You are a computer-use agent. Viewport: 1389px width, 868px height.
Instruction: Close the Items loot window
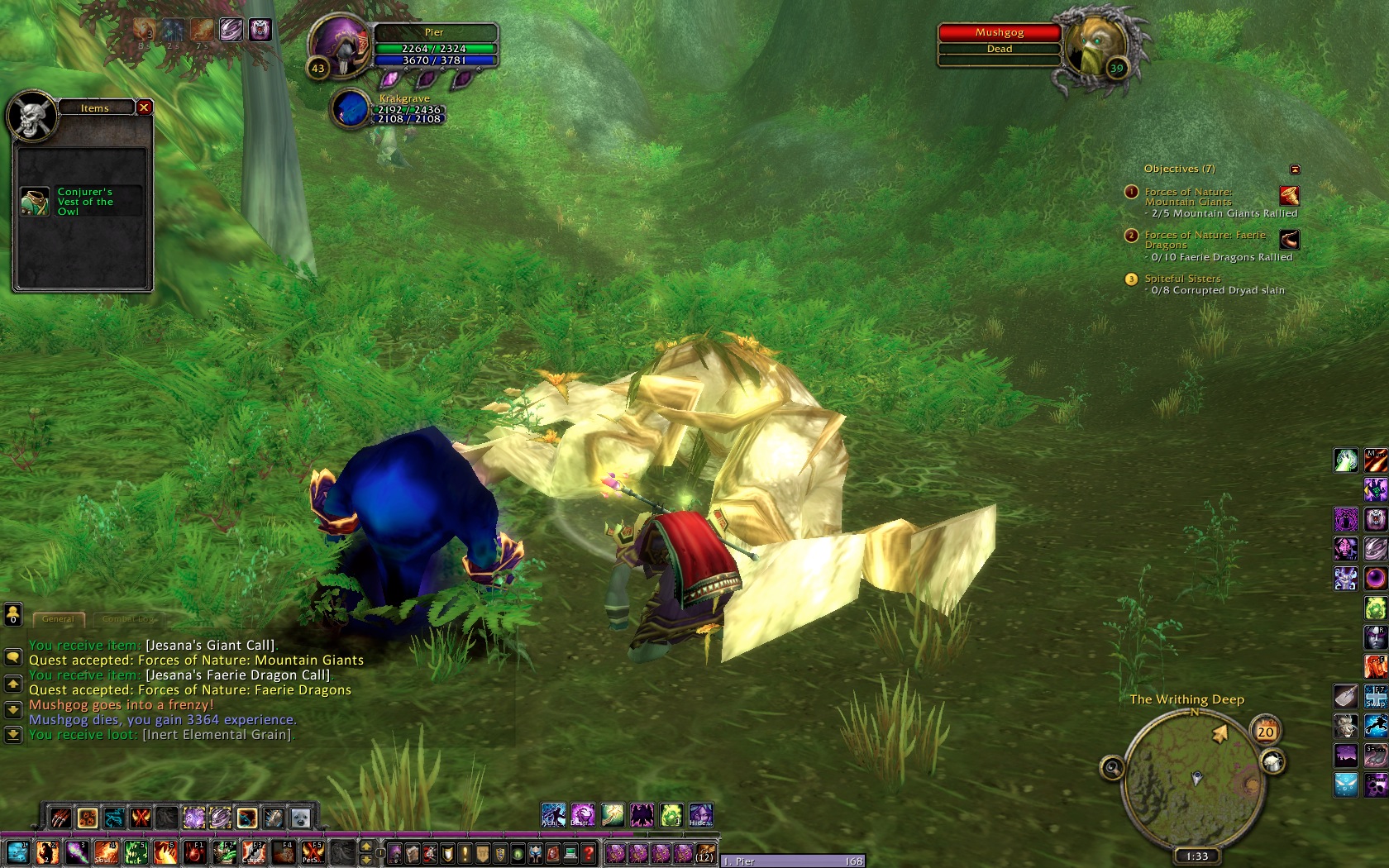144,107
